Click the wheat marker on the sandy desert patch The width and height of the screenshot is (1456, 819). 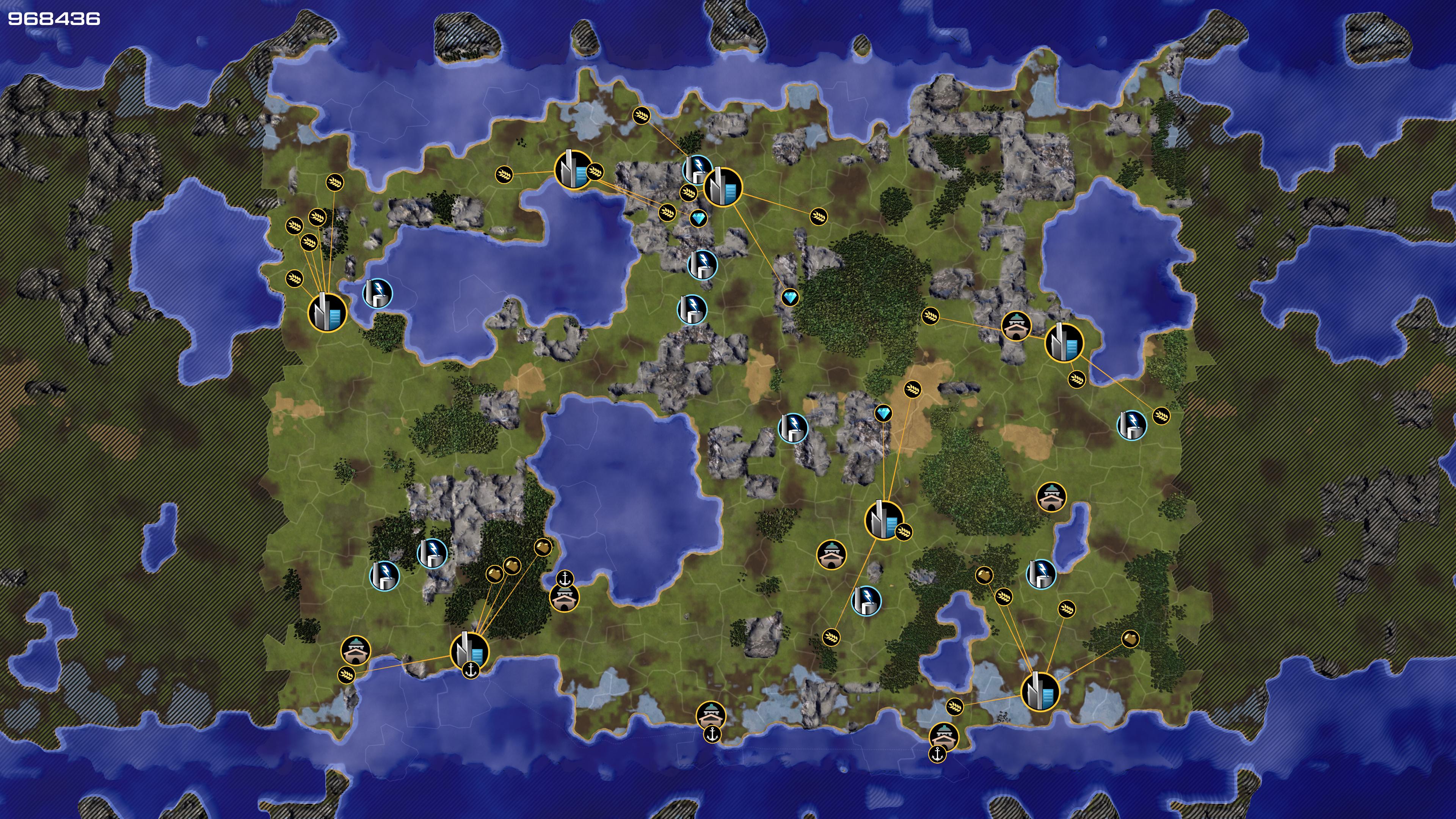tap(912, 389)
